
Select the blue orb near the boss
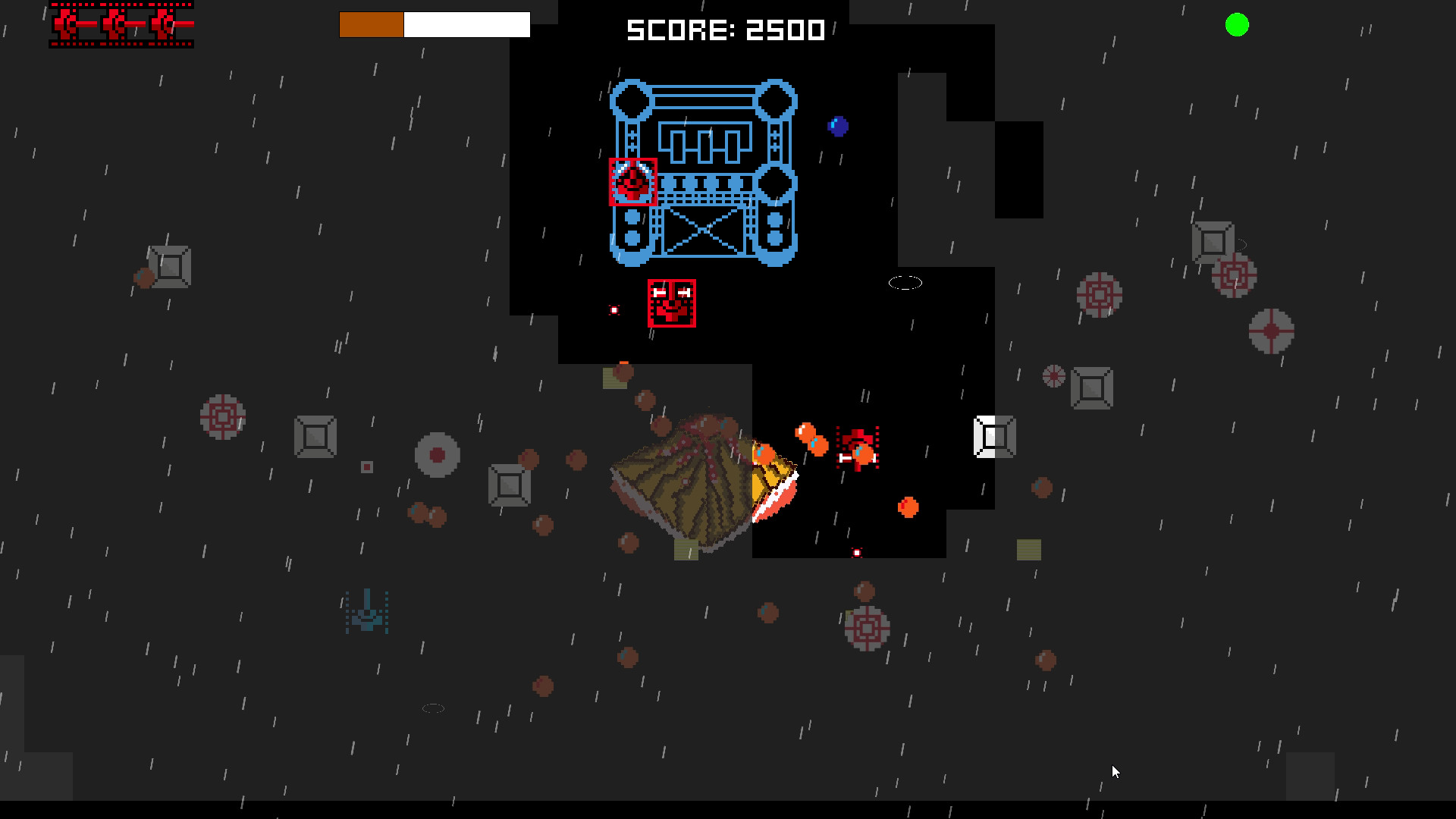click(x=838, y=125)
